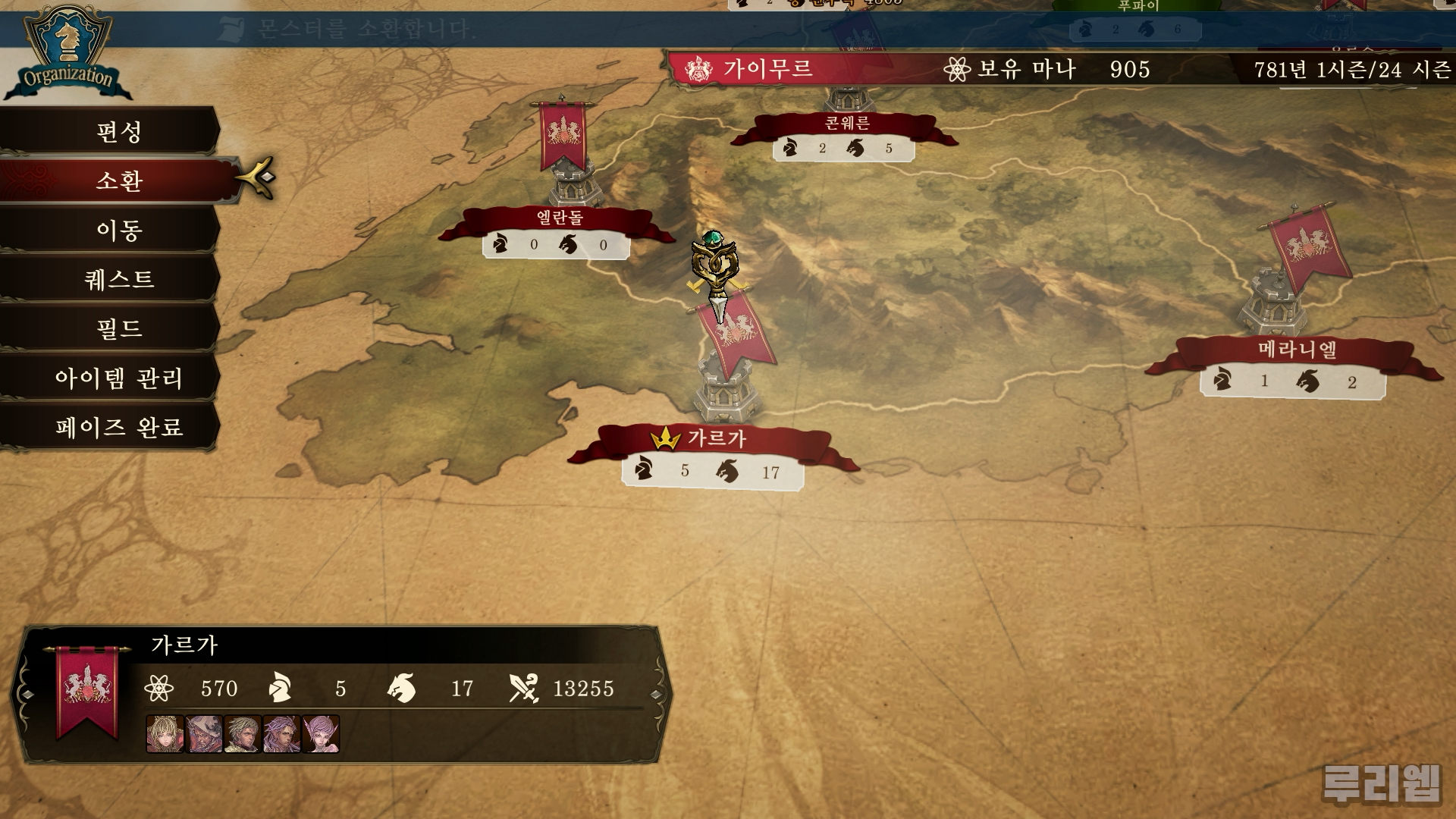Open 아이템 관리 item management
The image size is (1456, 819).
tap(119, 378)
